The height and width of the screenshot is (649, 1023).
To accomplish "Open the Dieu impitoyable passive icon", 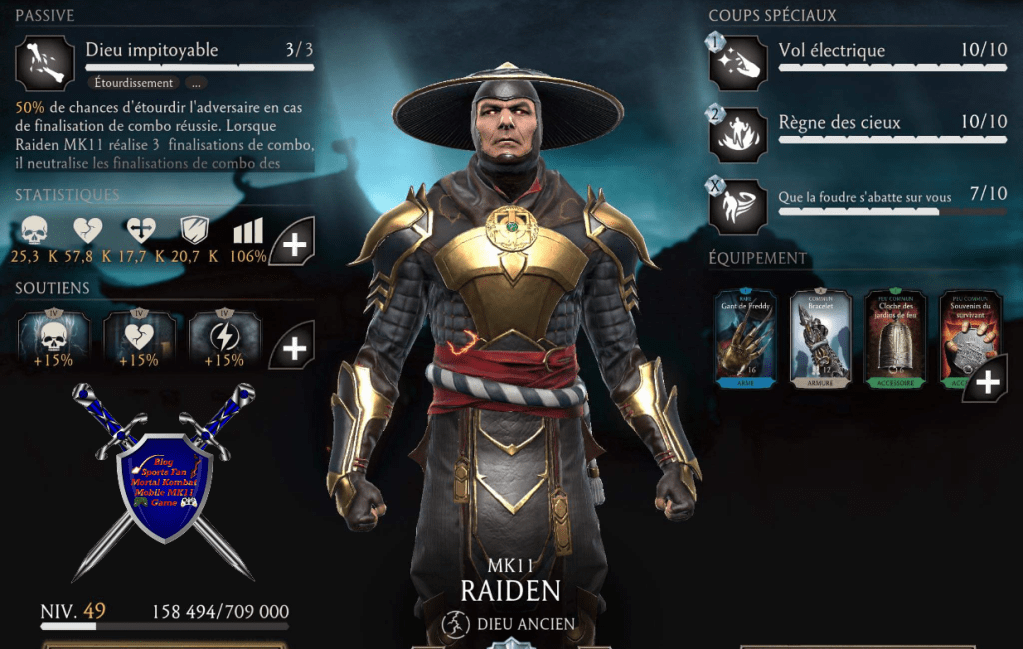I will point(45,62).
